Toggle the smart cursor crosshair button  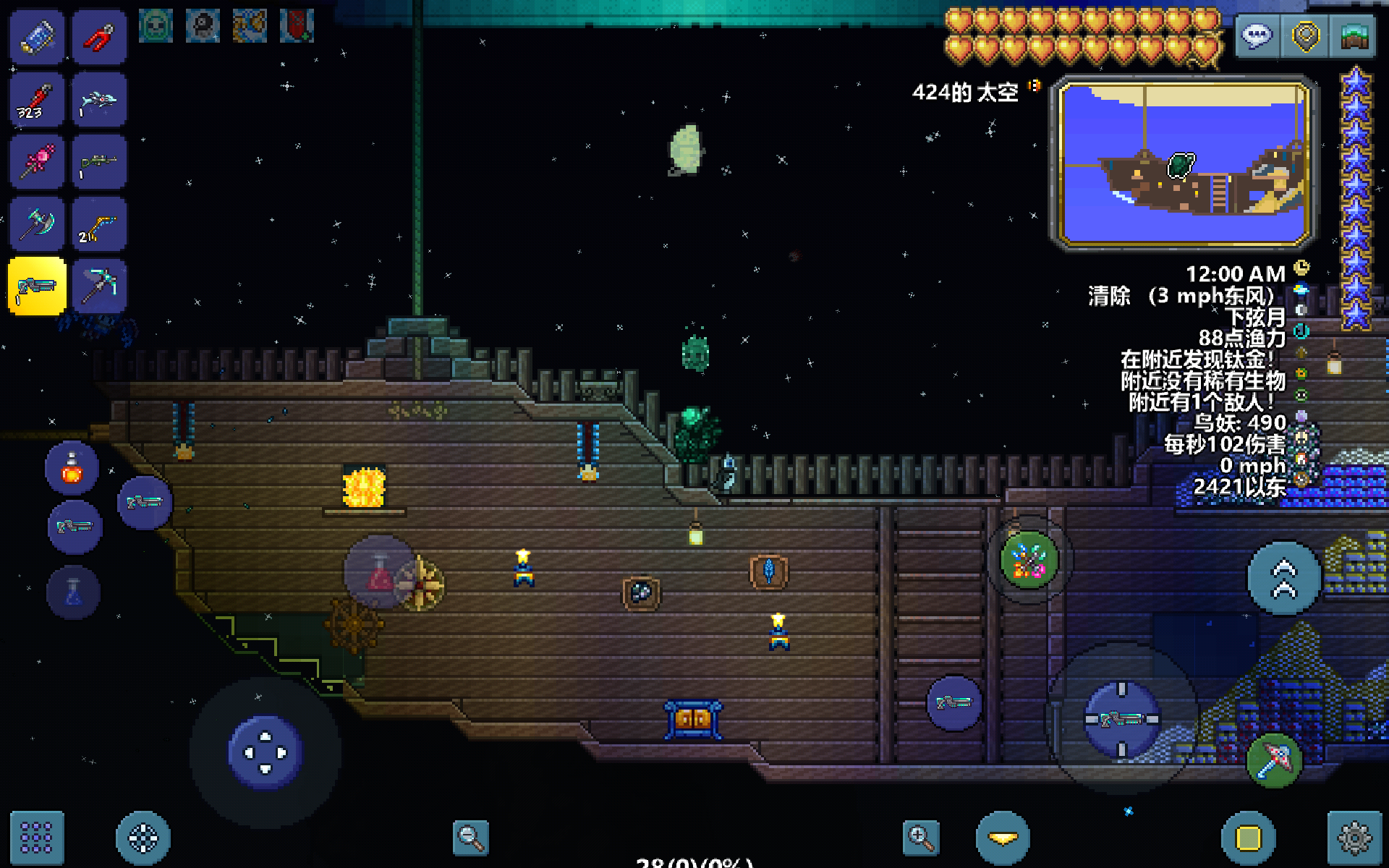click(x=143, y=838)
